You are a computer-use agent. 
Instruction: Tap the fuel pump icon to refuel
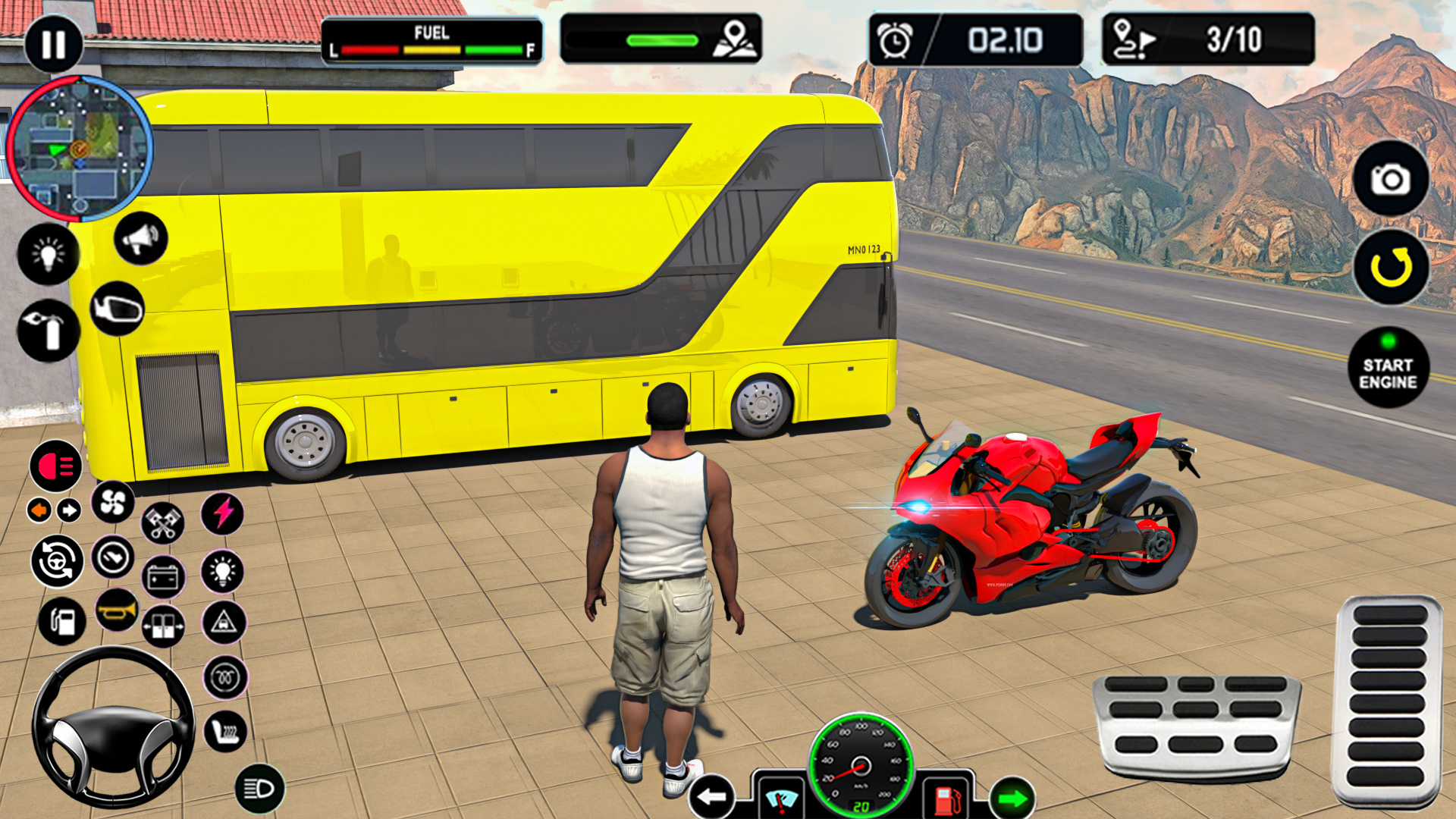pos(61,621)
